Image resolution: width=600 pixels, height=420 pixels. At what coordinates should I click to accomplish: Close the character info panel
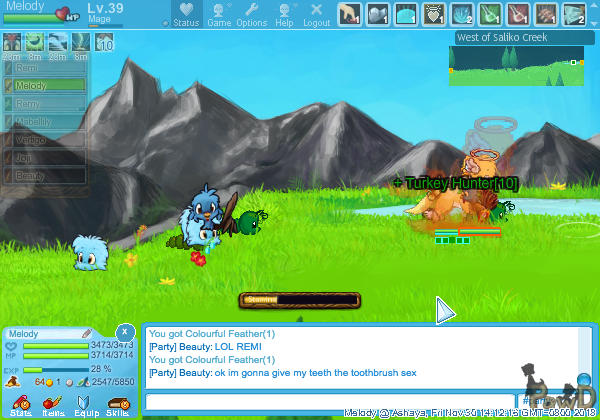[x=124, y=331]
